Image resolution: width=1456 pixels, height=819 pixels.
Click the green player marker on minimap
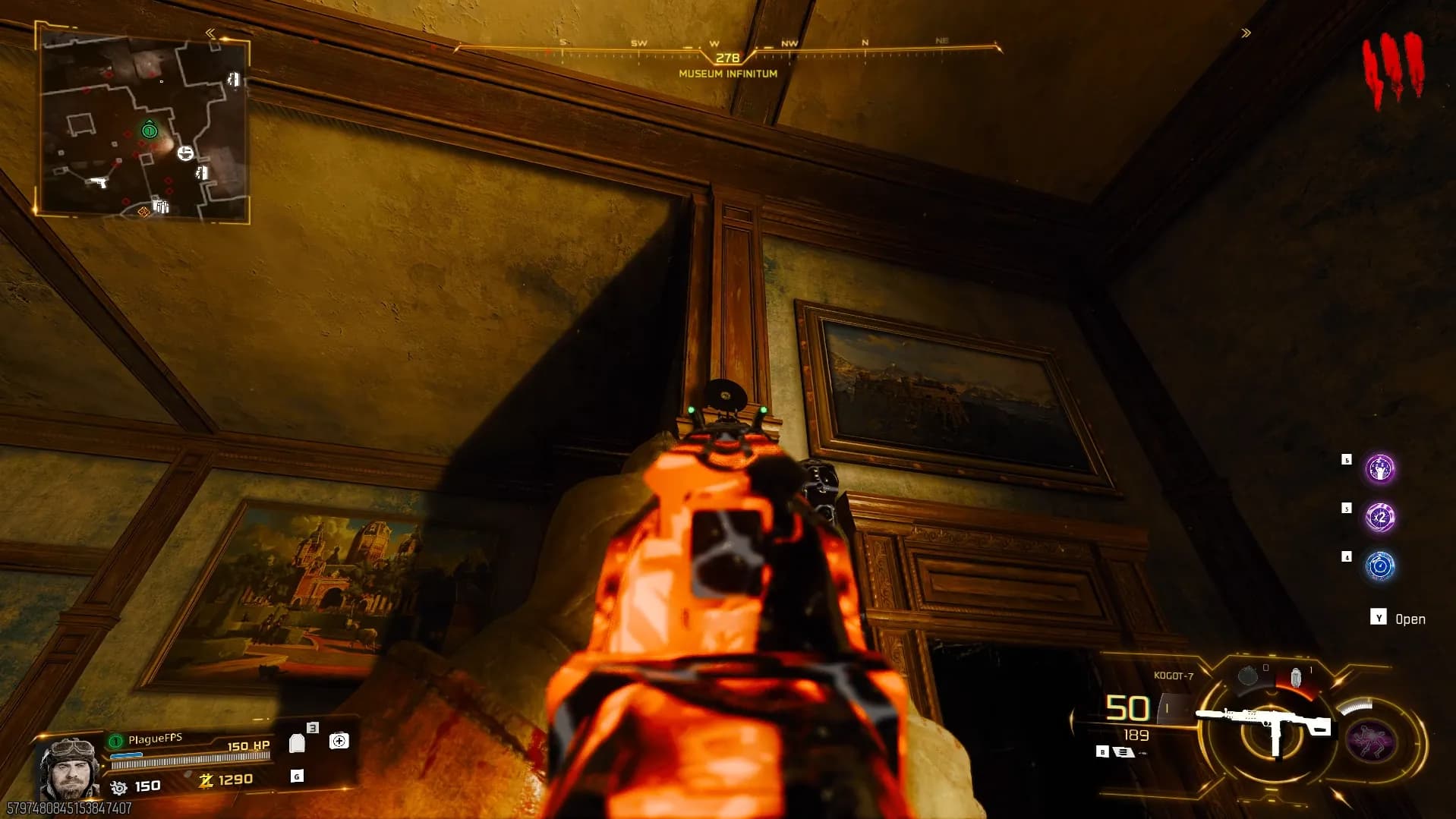(150, 131)
